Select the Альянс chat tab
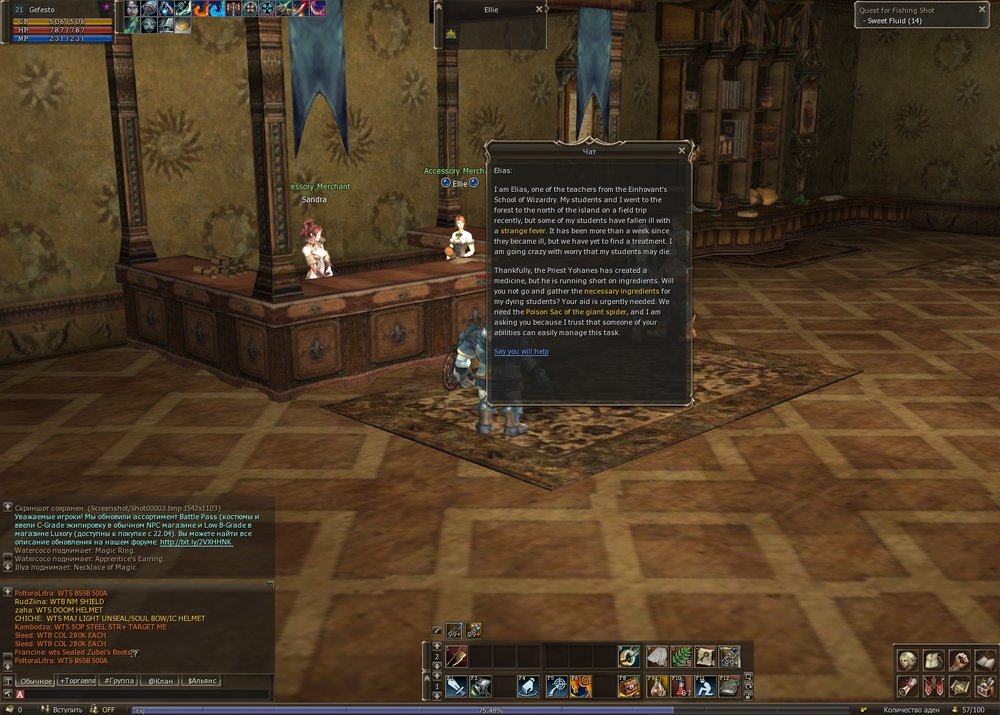 click(x=202, y=680)
